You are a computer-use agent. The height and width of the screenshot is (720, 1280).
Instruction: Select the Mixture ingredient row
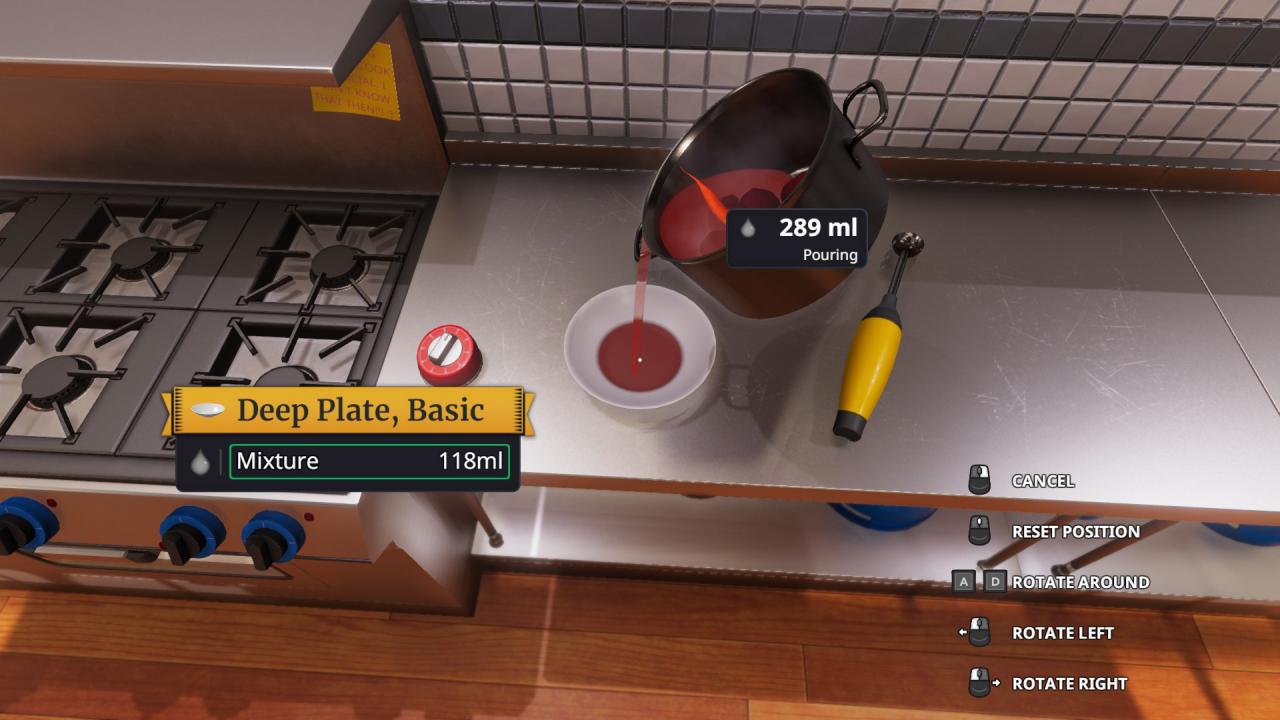click(x=369, y=462)
